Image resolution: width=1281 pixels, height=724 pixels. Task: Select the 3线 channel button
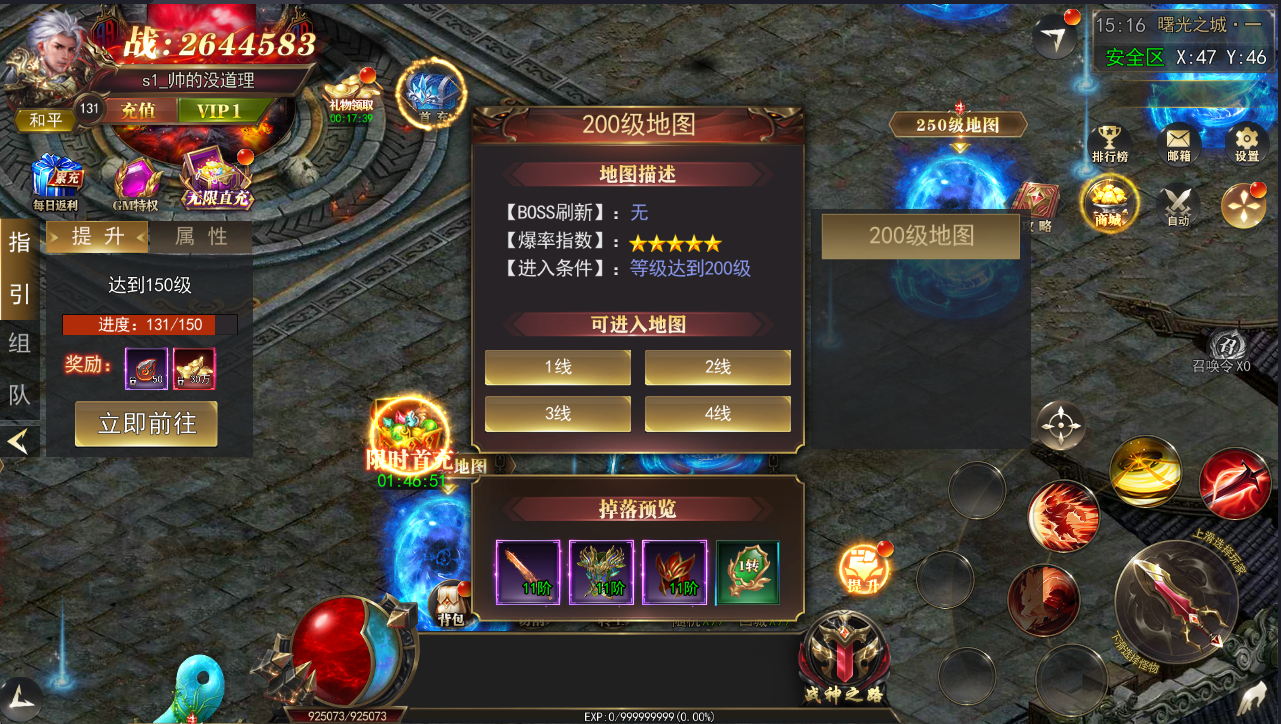[x=558, y=414]
